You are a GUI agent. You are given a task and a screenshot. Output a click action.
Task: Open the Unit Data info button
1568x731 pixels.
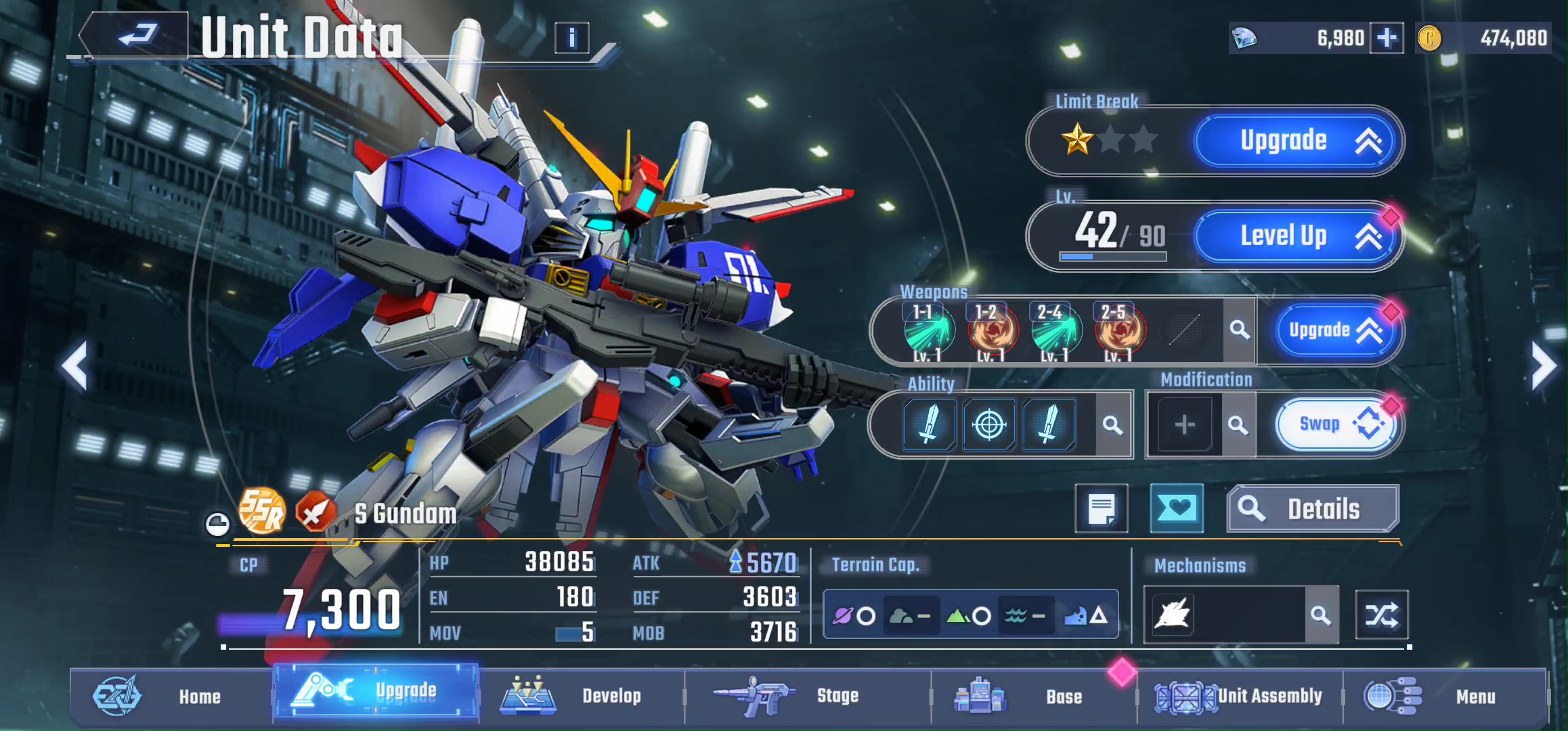tap(571, 38)
